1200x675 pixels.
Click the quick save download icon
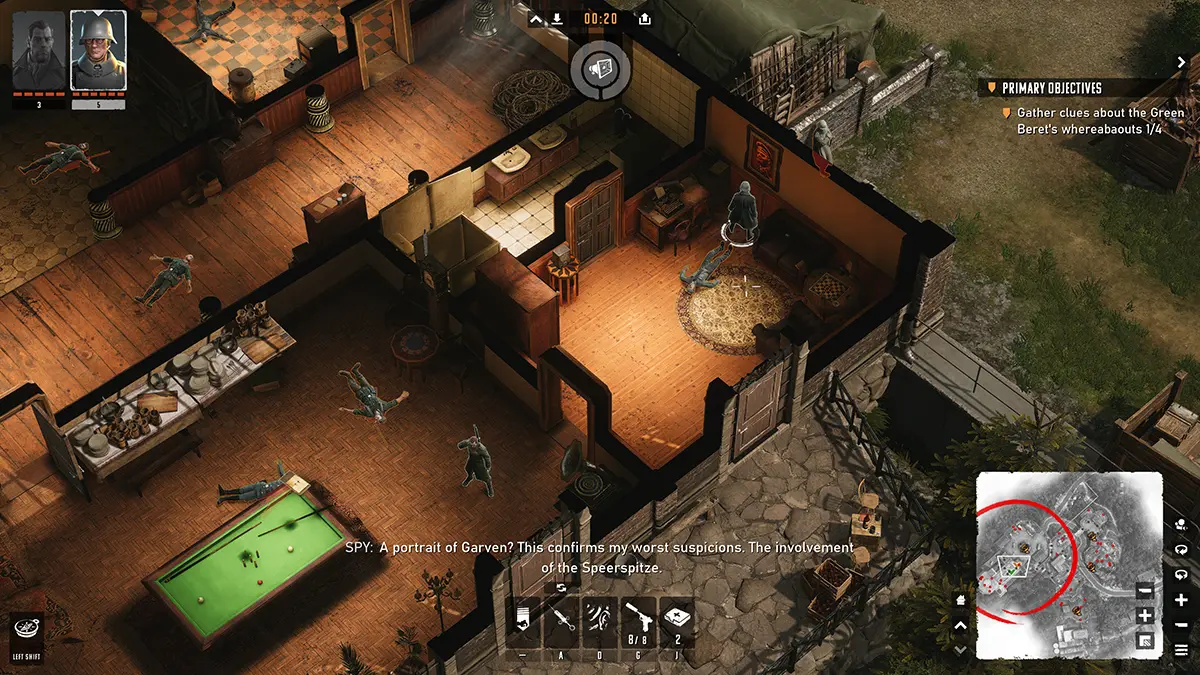point(557,18)
